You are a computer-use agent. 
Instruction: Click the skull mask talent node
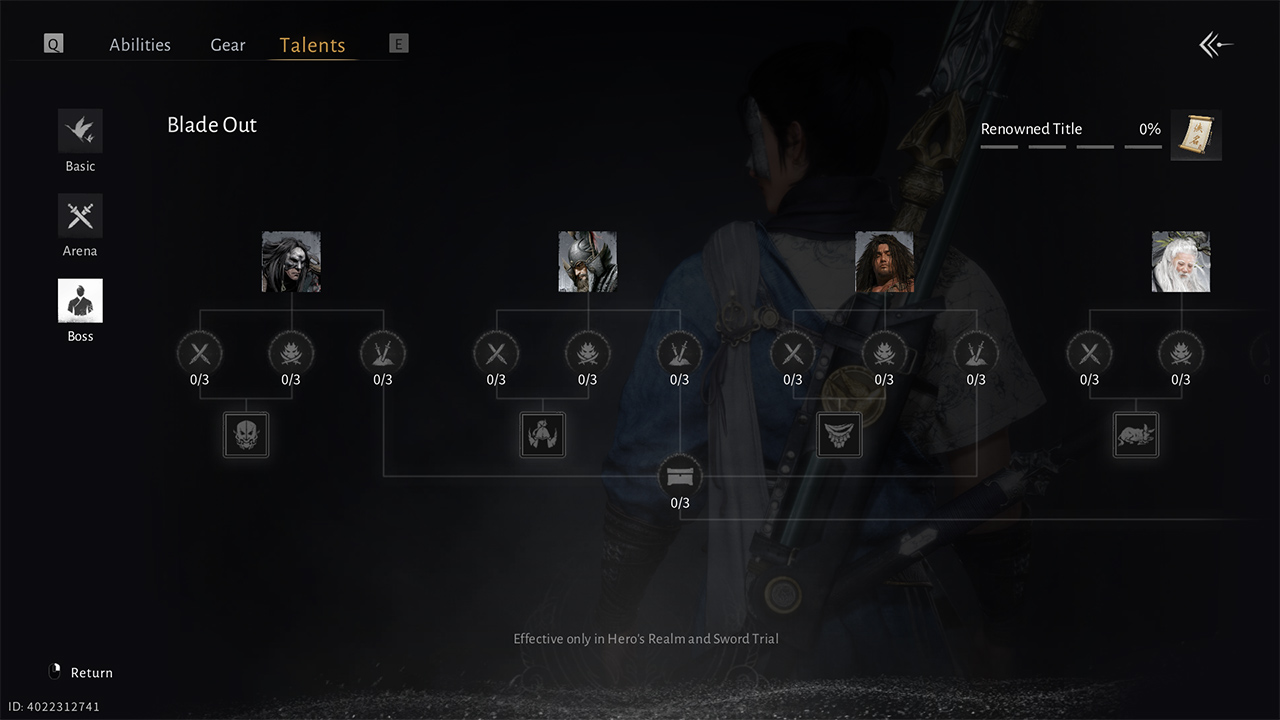(x=246, y=435)
